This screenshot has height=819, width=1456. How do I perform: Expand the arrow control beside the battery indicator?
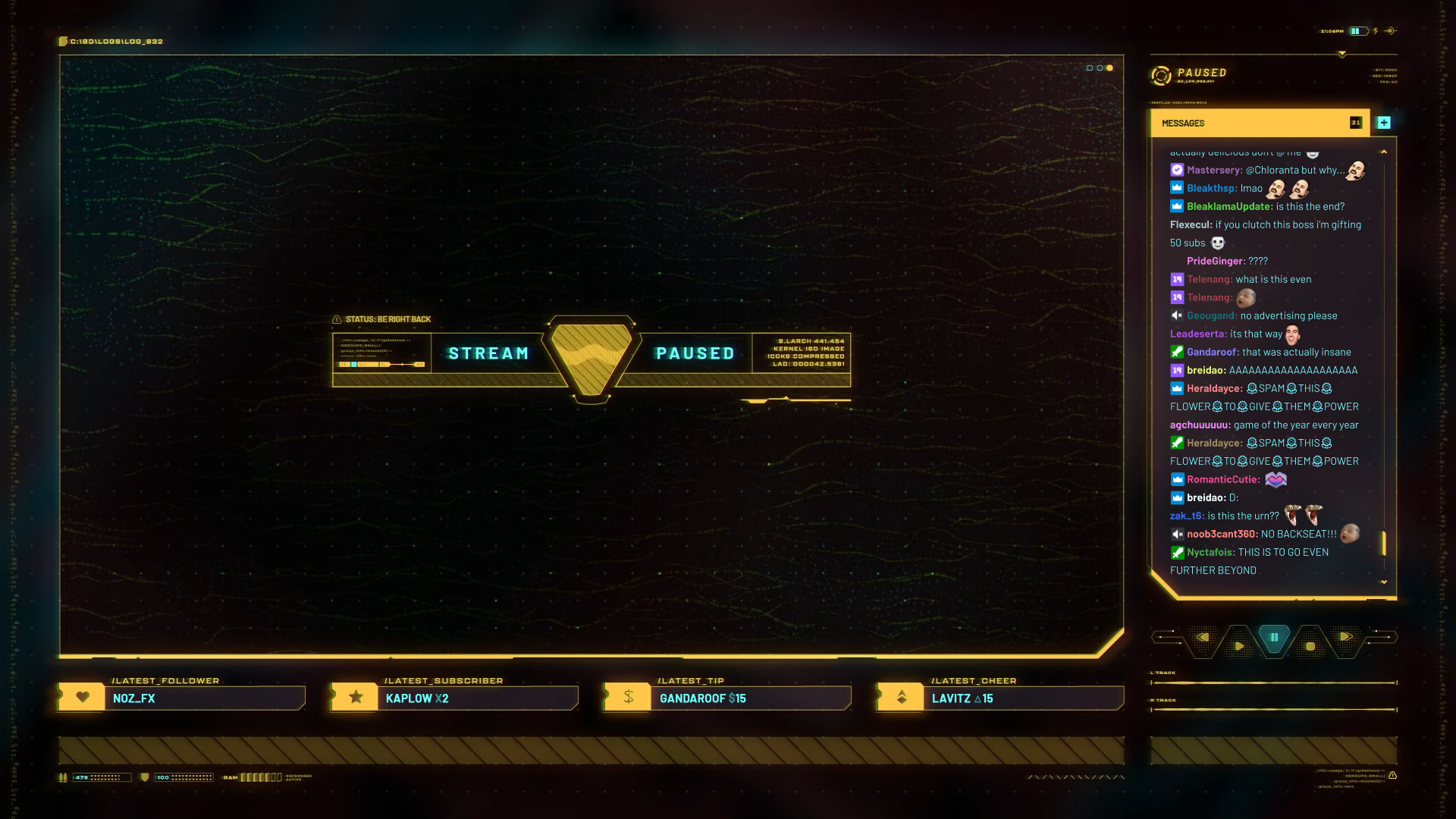1391,31
